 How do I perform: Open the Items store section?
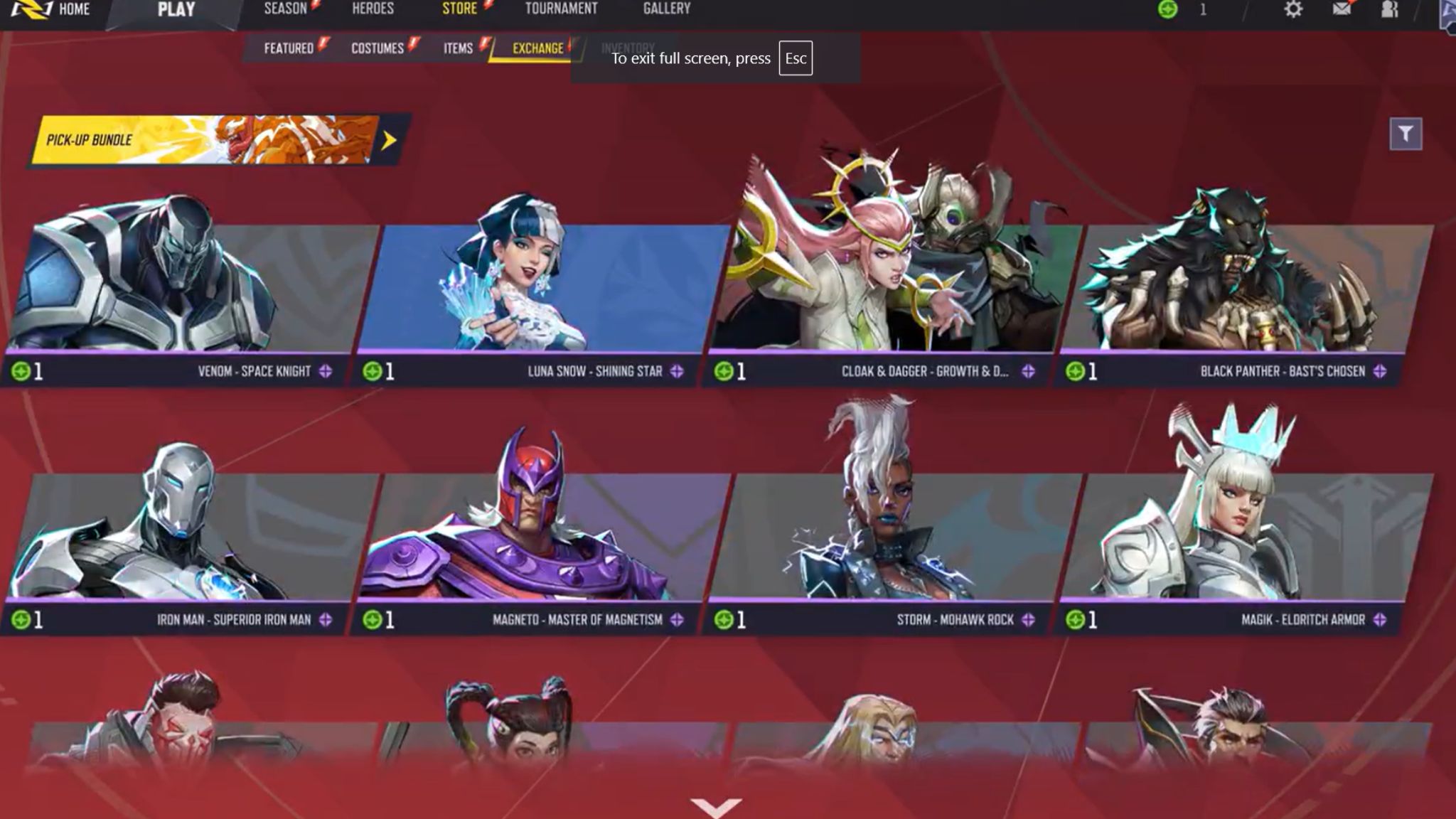[x=458, y=48]
